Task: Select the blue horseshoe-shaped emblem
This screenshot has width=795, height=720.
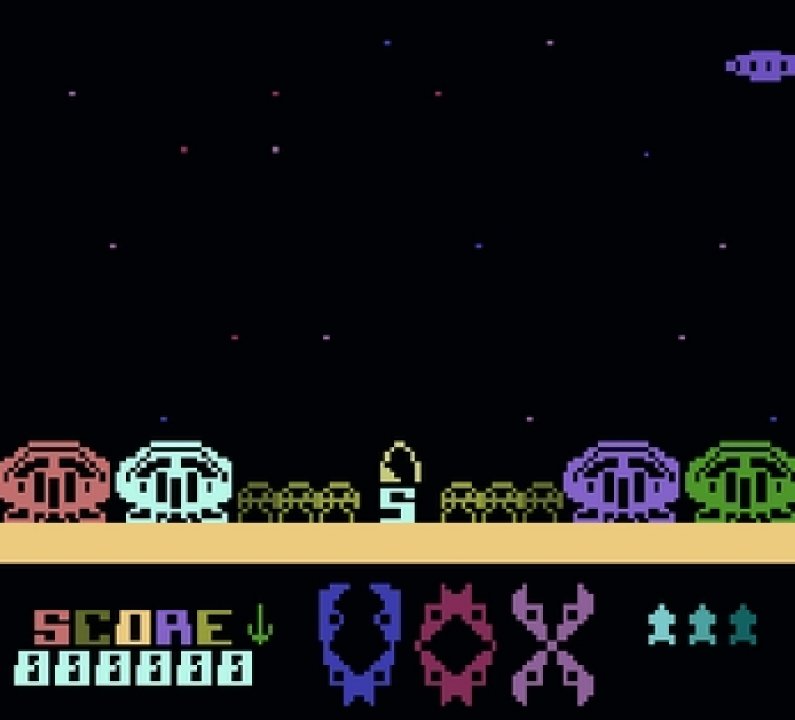Action: (359, 643)
